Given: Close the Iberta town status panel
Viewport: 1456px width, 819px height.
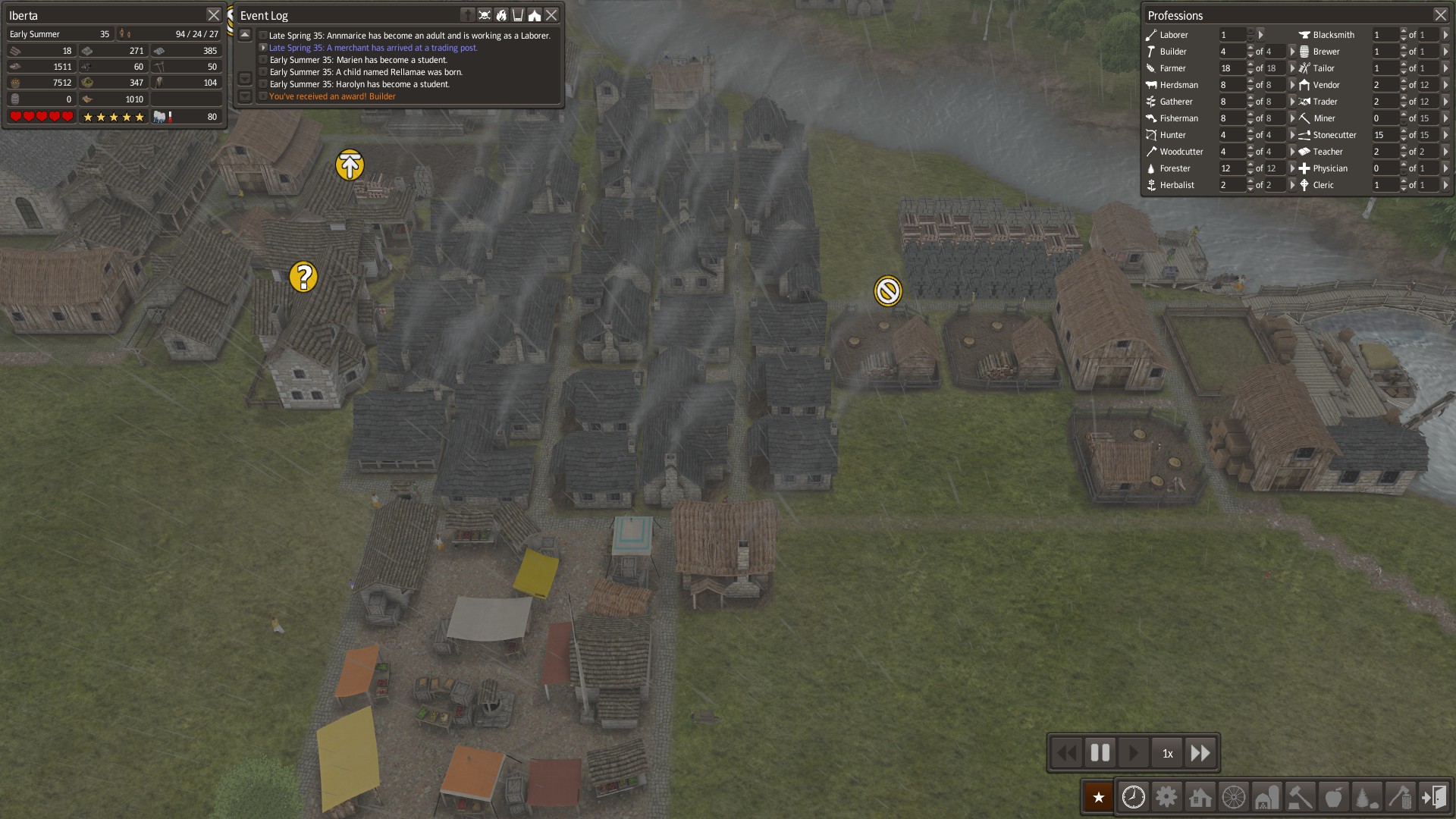Looking at the screenshot, I should 213,15.
